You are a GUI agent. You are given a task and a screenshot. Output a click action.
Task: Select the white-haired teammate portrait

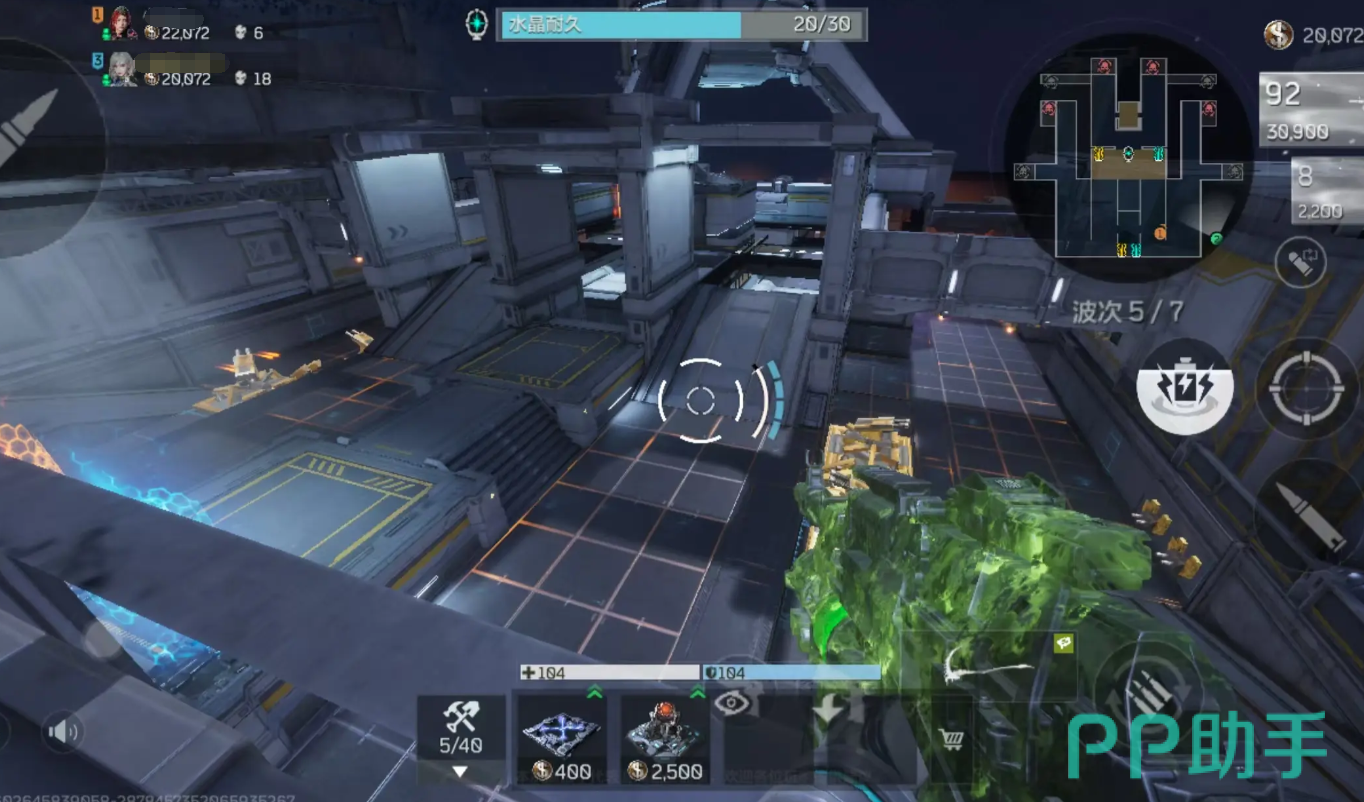point(122,68)
